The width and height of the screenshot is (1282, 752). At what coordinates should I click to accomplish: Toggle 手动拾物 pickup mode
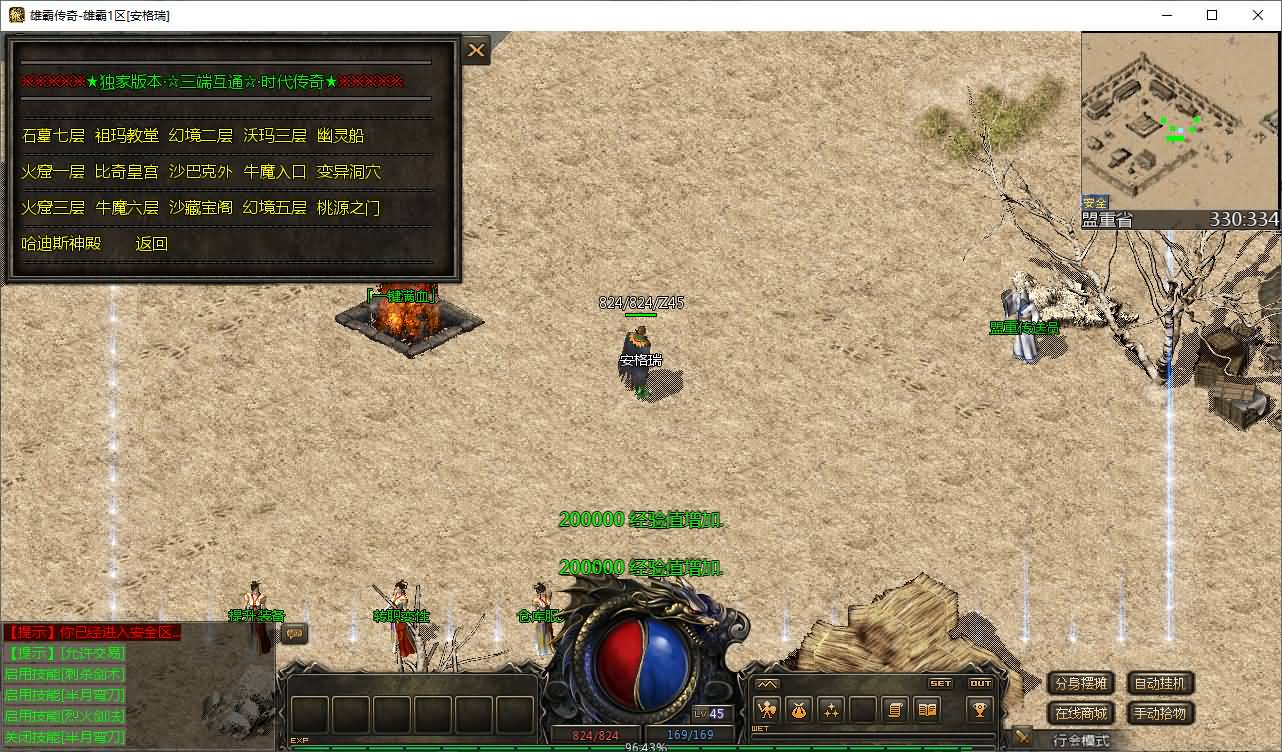point(1161,714)
